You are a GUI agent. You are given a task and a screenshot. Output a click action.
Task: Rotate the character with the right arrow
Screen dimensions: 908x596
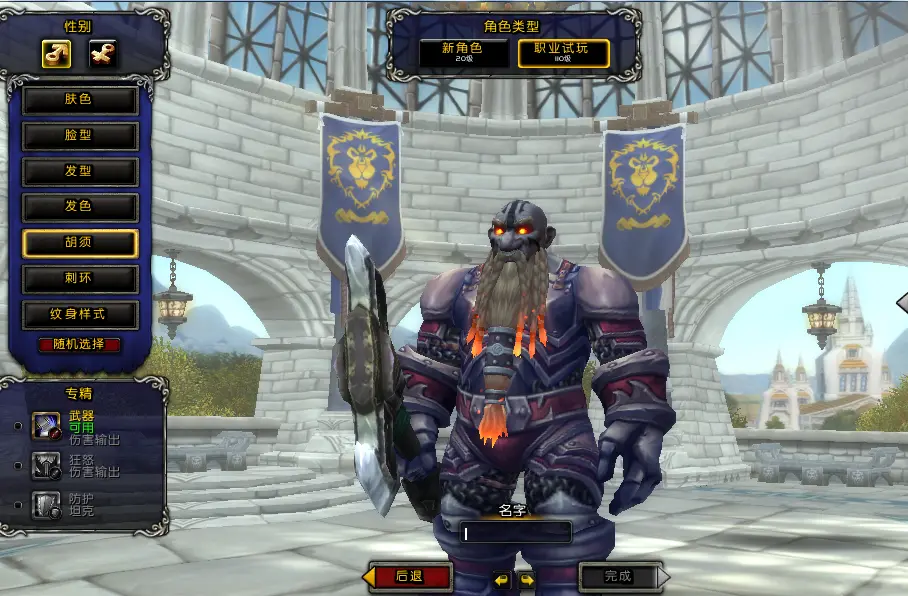(526, 579)
